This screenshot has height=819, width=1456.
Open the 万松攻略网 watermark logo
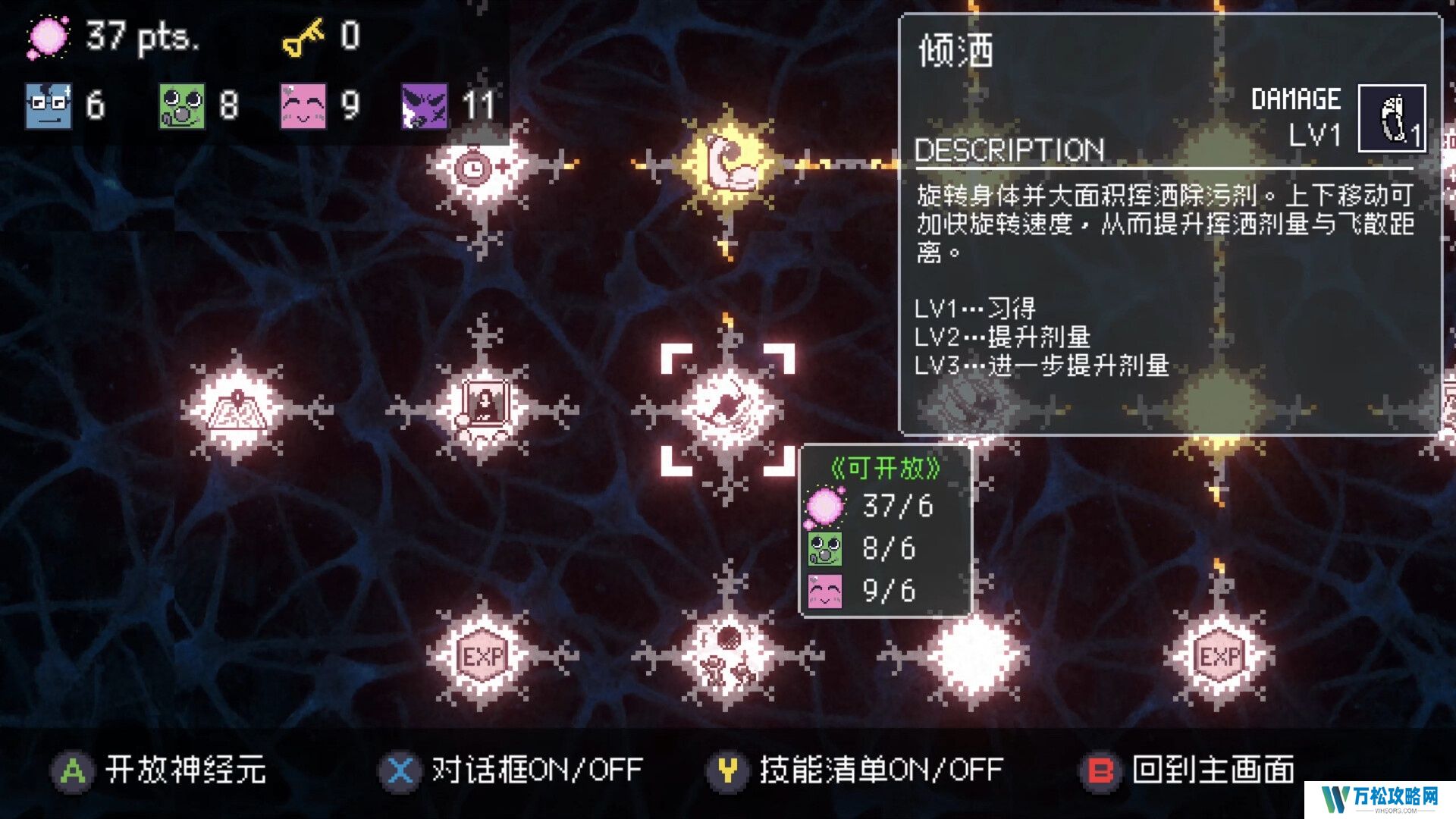point(1379,799)
